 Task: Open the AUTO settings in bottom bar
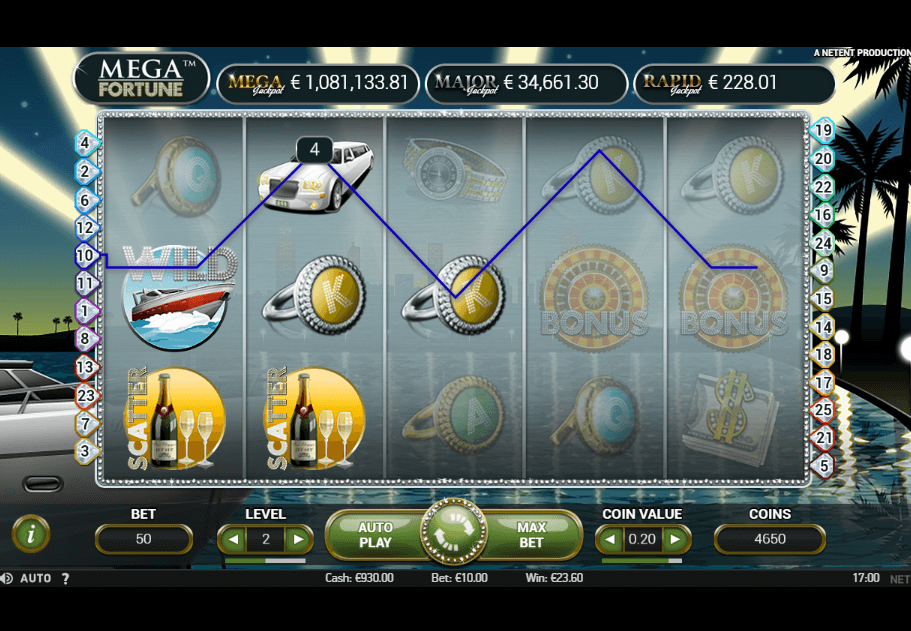point(36,578)
